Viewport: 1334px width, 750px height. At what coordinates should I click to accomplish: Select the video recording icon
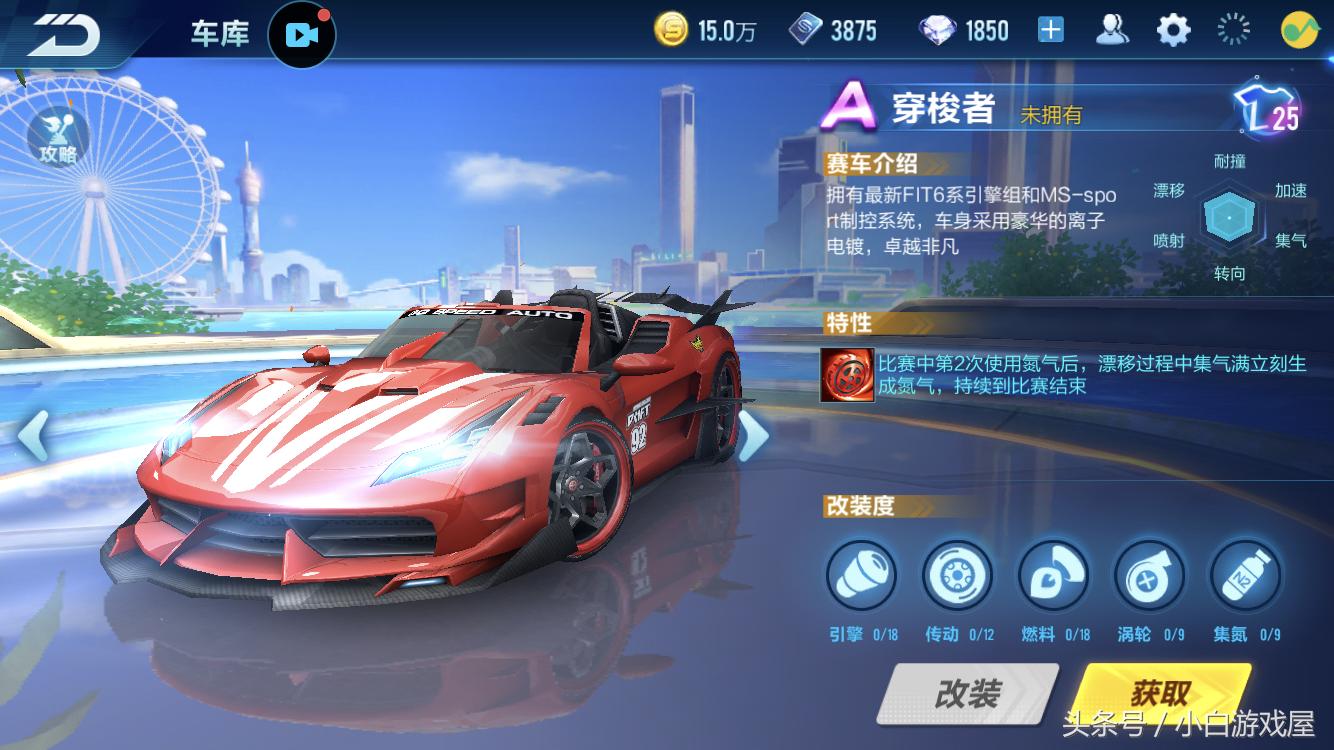(303, 33)
